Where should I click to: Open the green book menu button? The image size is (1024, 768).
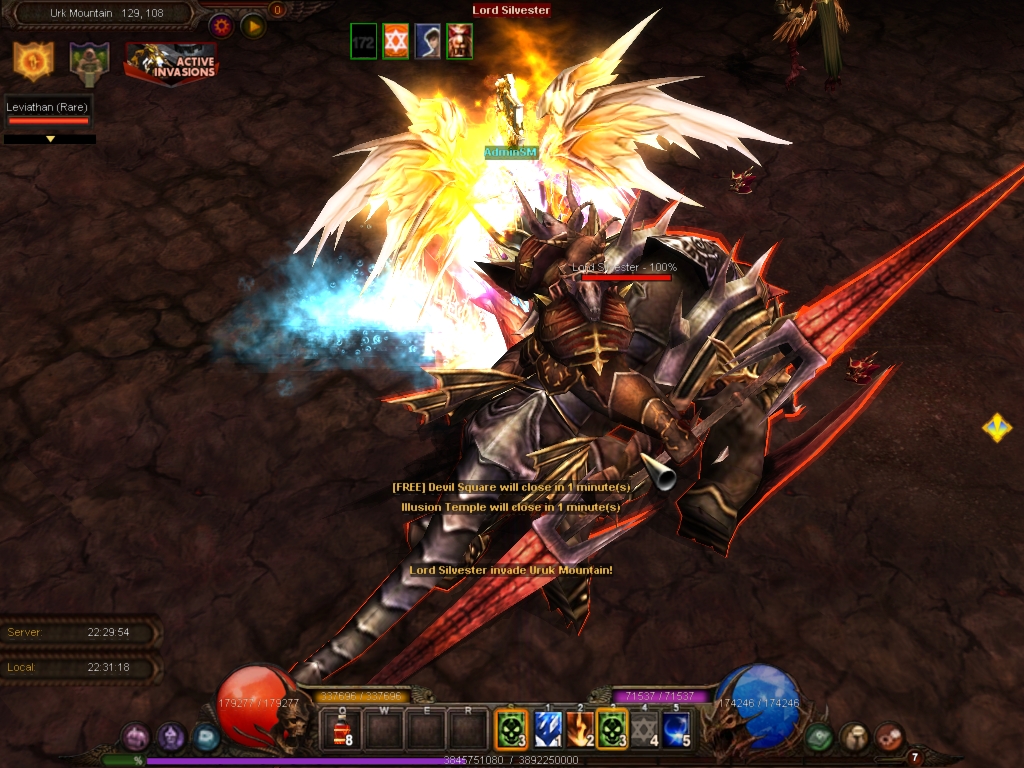coord(819,737)
